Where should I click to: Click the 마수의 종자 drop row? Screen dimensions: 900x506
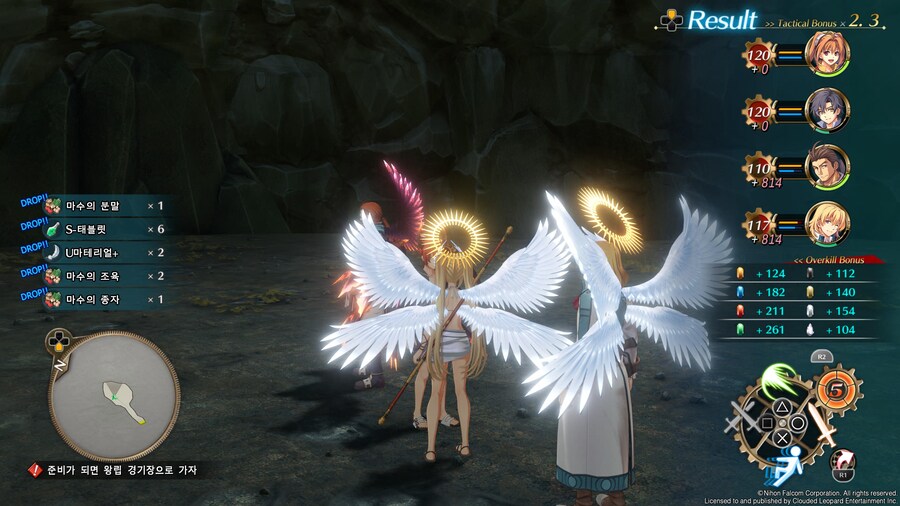click(x=100, y=299)
